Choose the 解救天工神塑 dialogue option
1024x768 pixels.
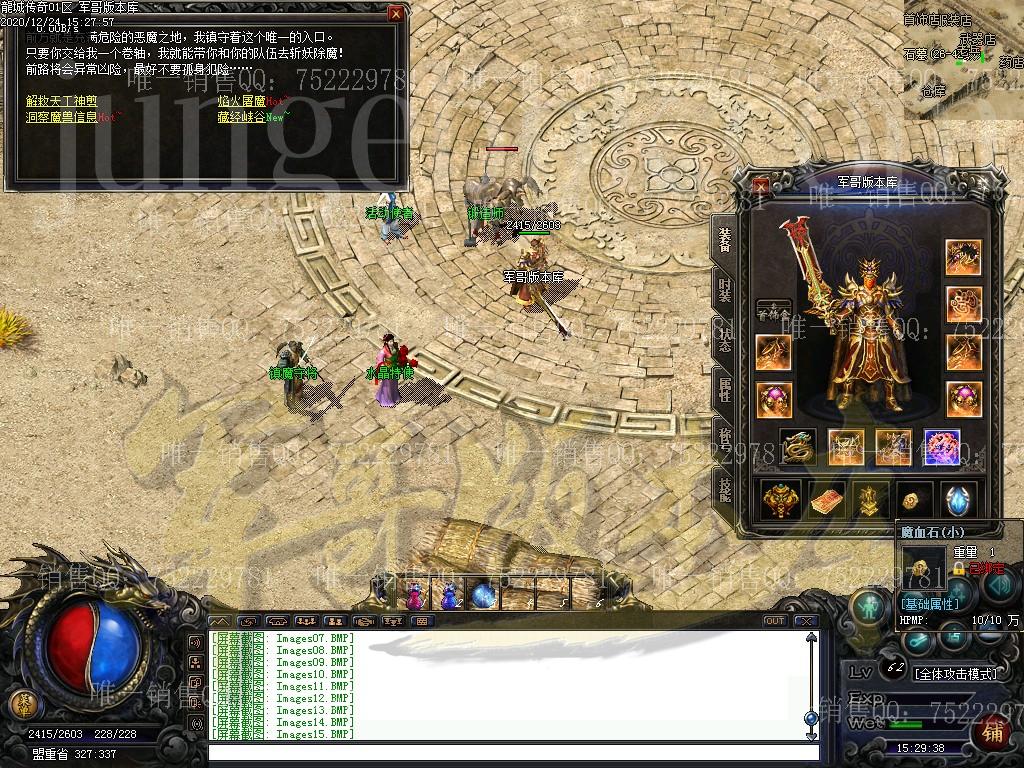coord(62,101)
